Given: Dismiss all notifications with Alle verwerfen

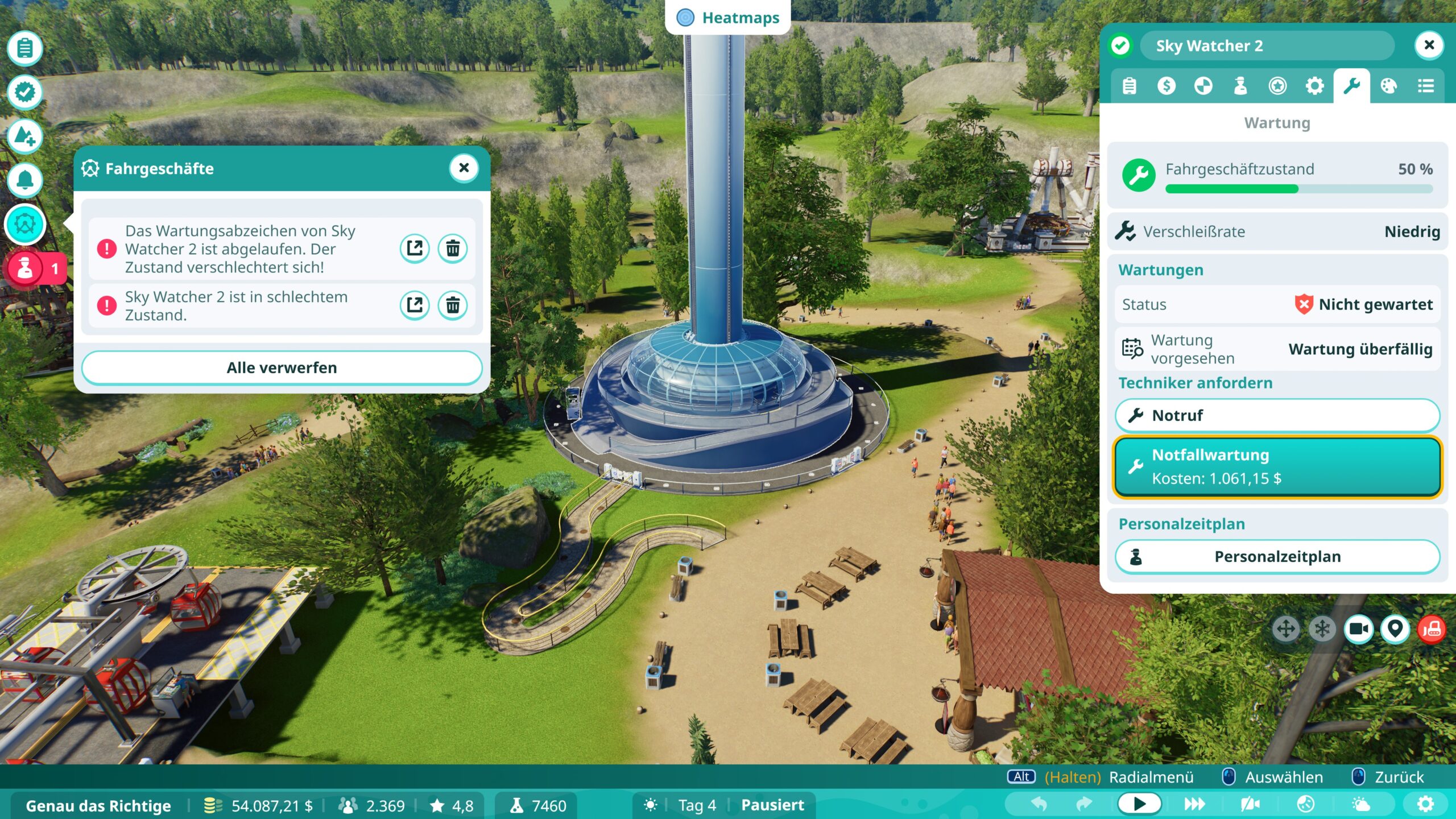Looking at the screenshot, I should [282, 367].
